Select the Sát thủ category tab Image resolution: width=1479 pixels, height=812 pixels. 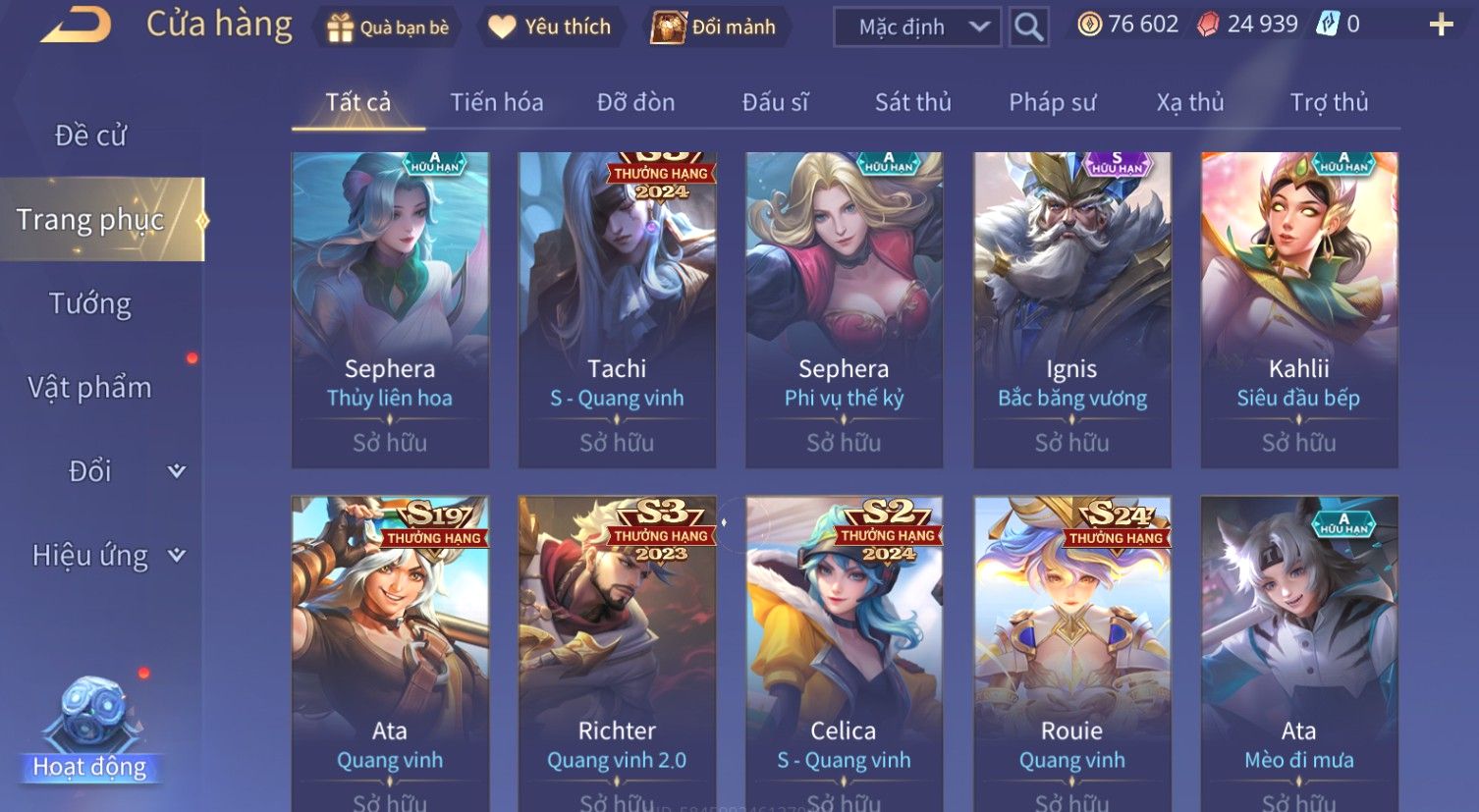[912, 102]
